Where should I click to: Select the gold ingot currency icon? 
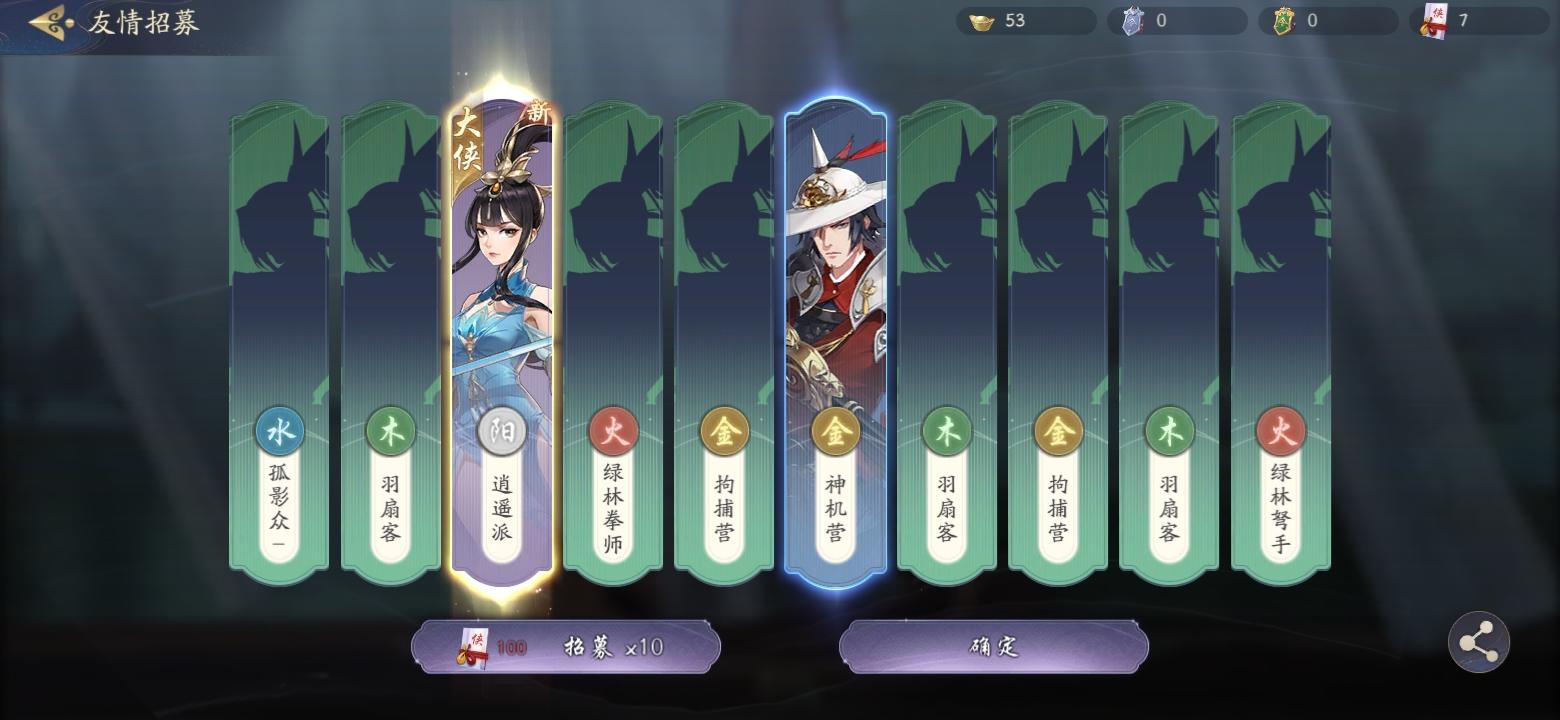(x=981, y=20)
